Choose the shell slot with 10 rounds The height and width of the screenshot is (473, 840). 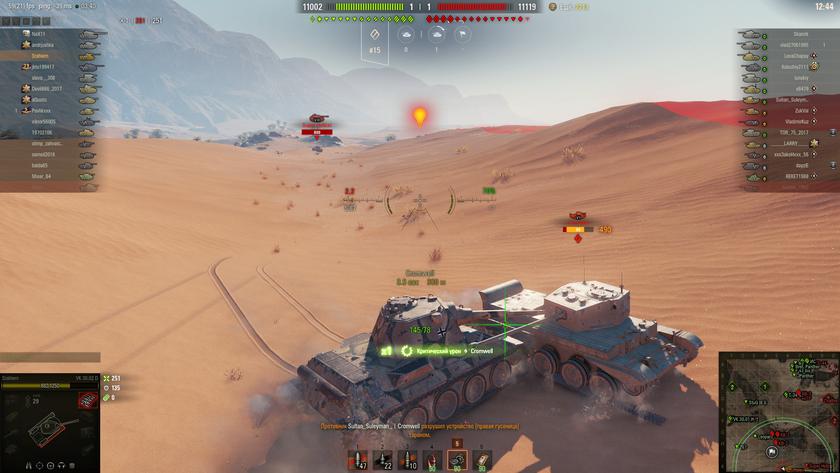tap(408, 460)
